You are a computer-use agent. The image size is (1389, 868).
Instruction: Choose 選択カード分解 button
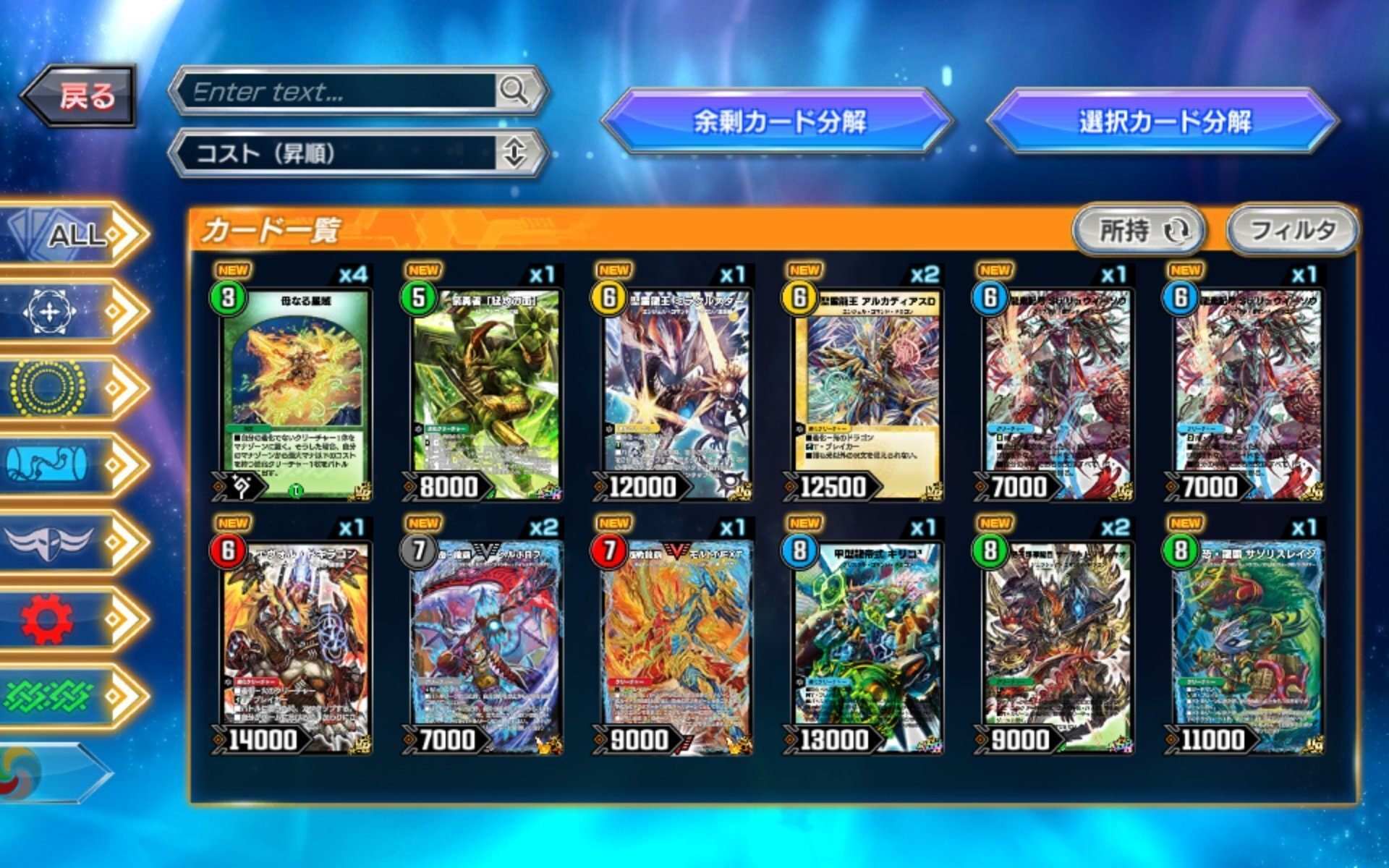[1163, 121]
